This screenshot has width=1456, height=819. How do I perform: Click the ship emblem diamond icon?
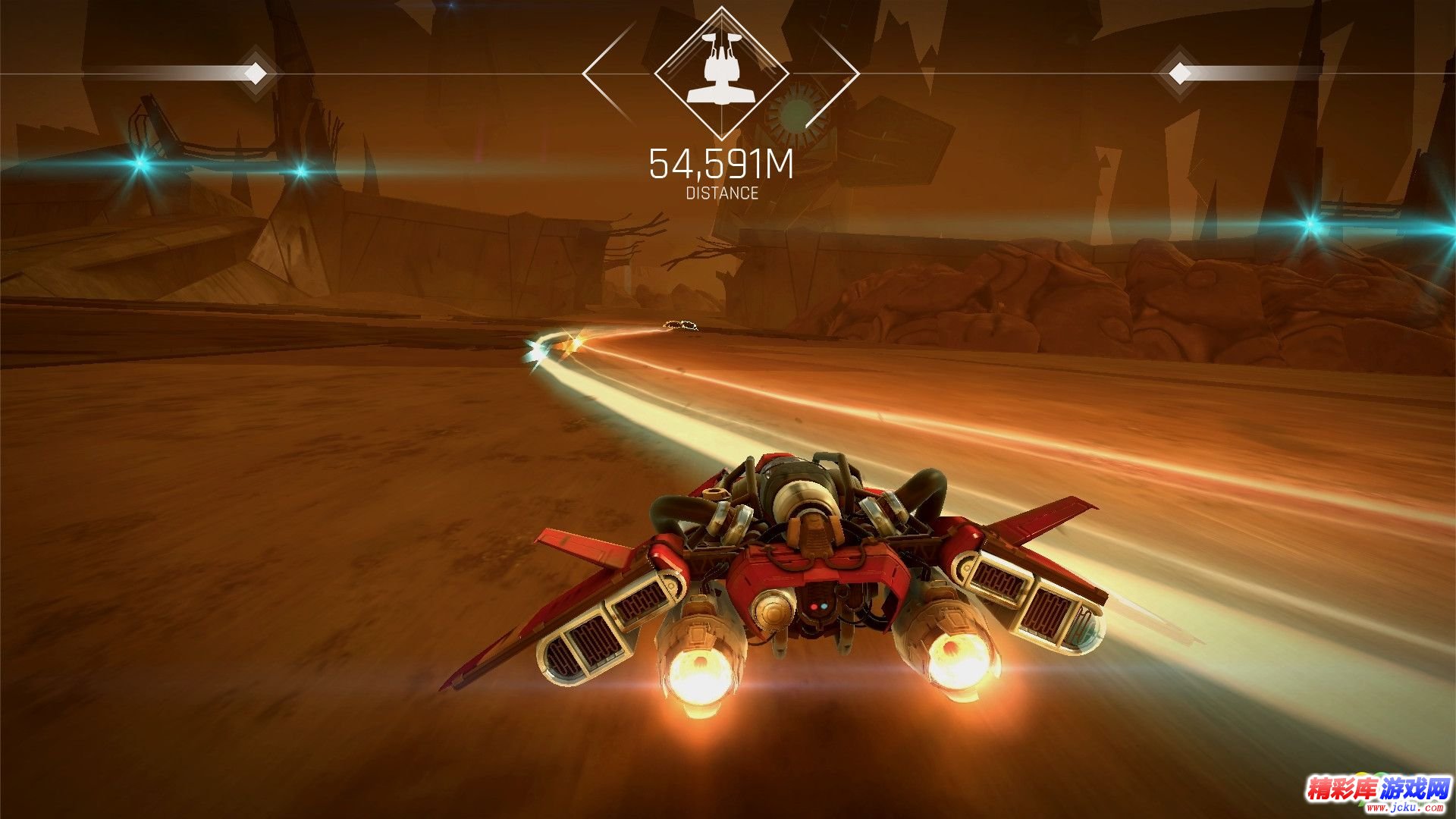point(721,73)
